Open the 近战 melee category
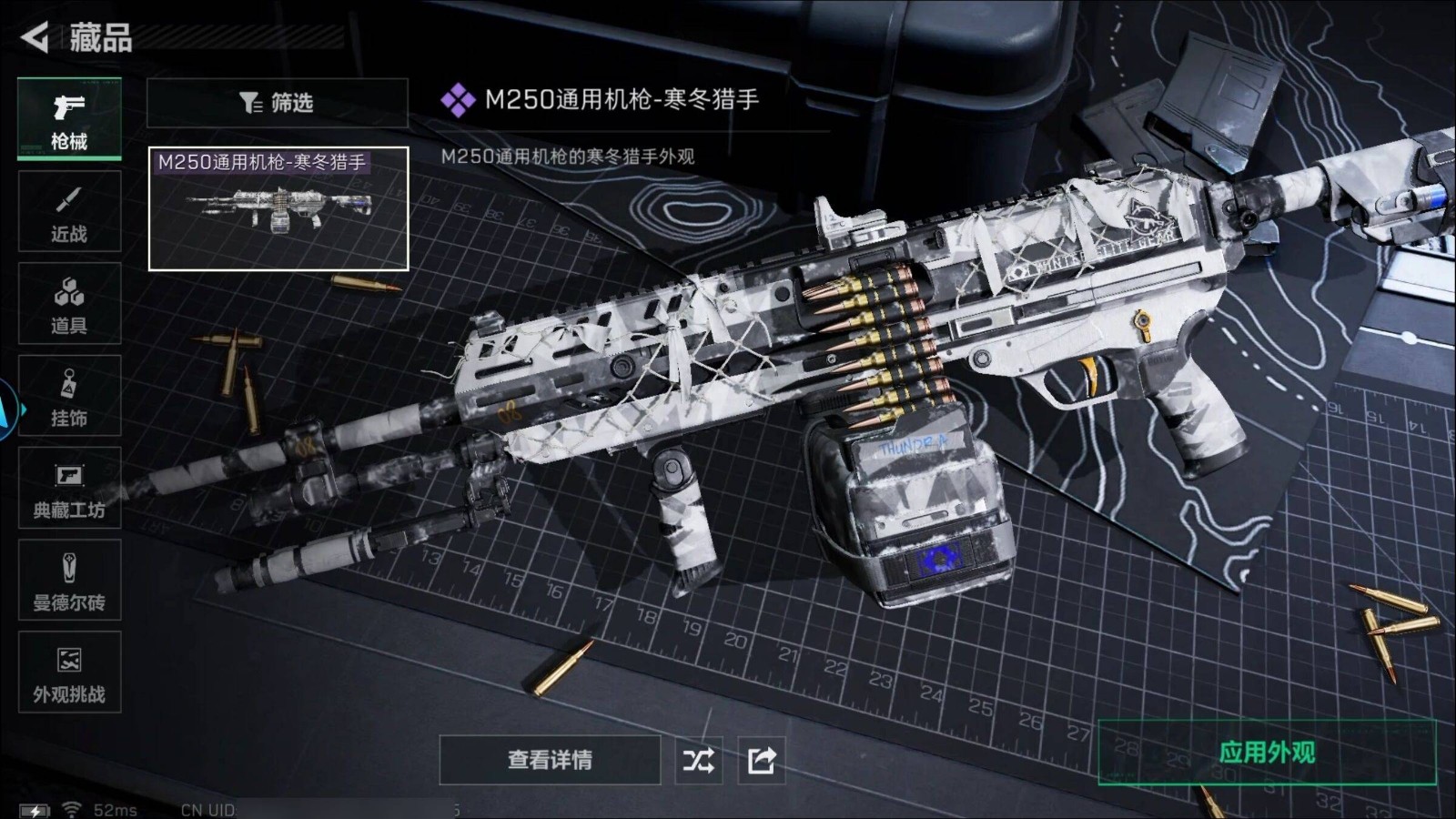 69,211
